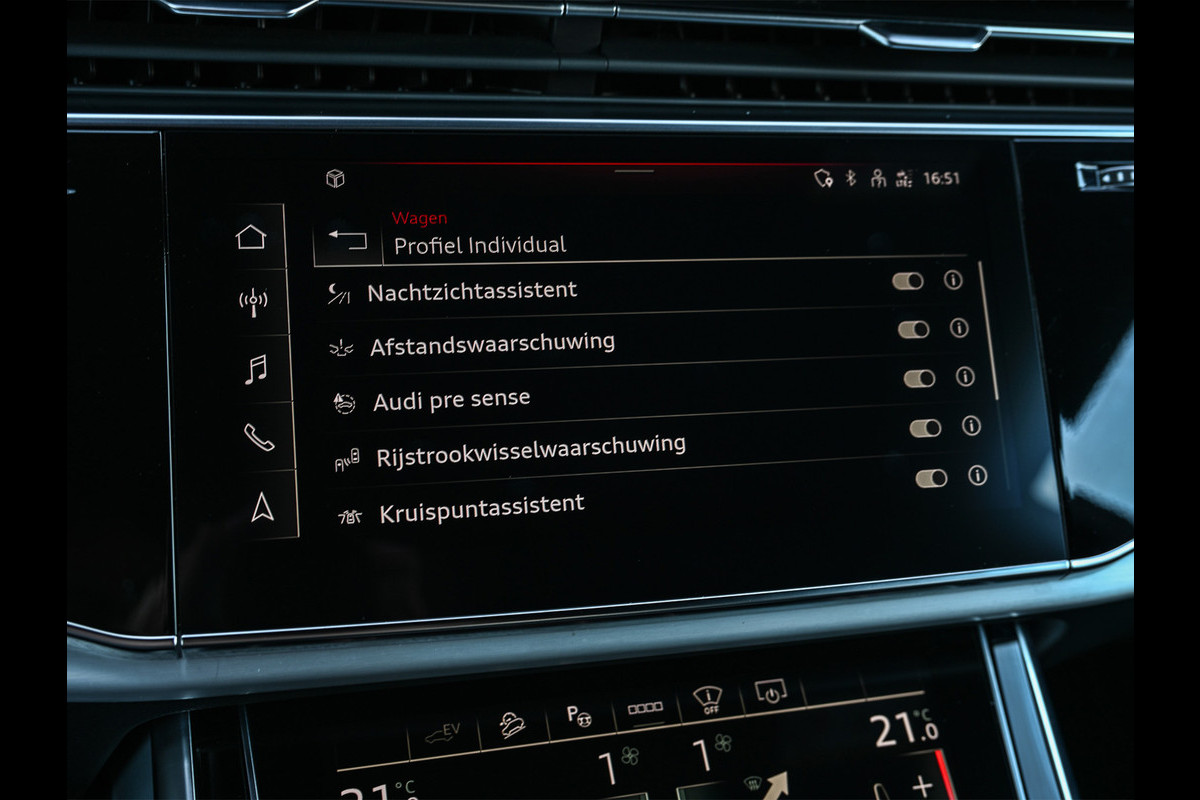Toggle the Audi pre sense switch
This screenshot has height=800, width=1200.
[920, 379]
